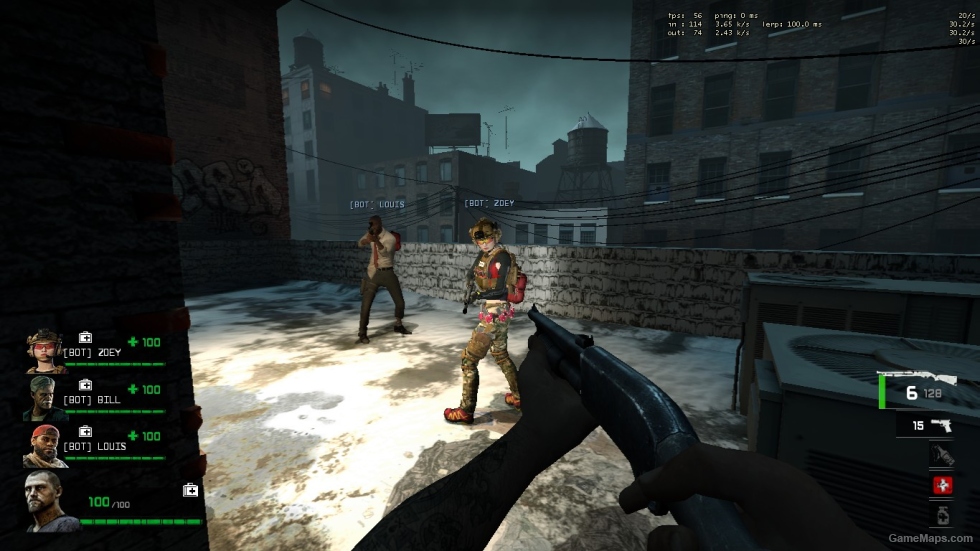980x551 pixels.
Task: Select Louis's portrait in the team list
Action: [x=44, y=444]
